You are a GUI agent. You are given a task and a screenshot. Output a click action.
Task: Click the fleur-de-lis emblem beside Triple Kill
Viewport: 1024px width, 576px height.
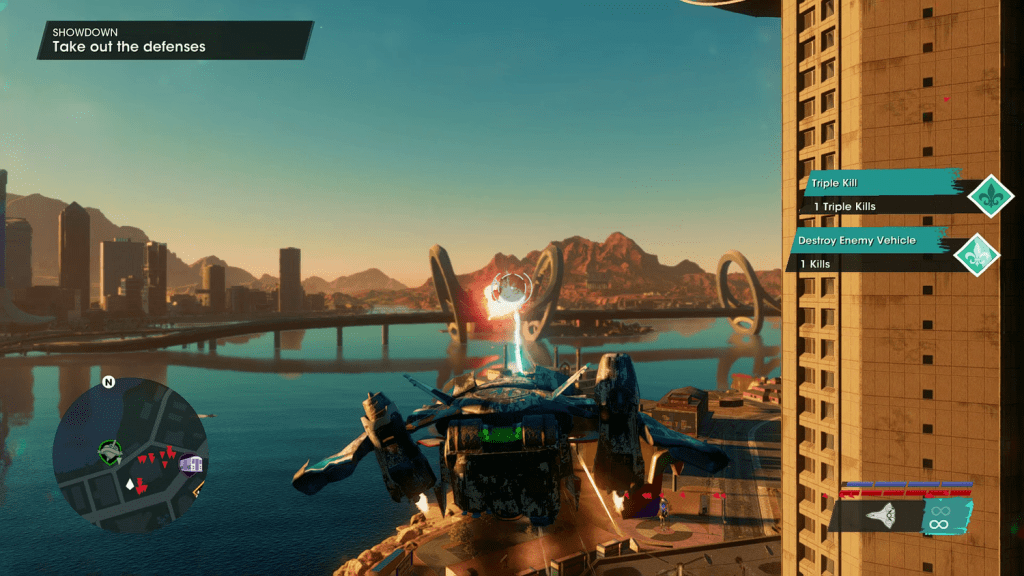(x=992, y=195)
